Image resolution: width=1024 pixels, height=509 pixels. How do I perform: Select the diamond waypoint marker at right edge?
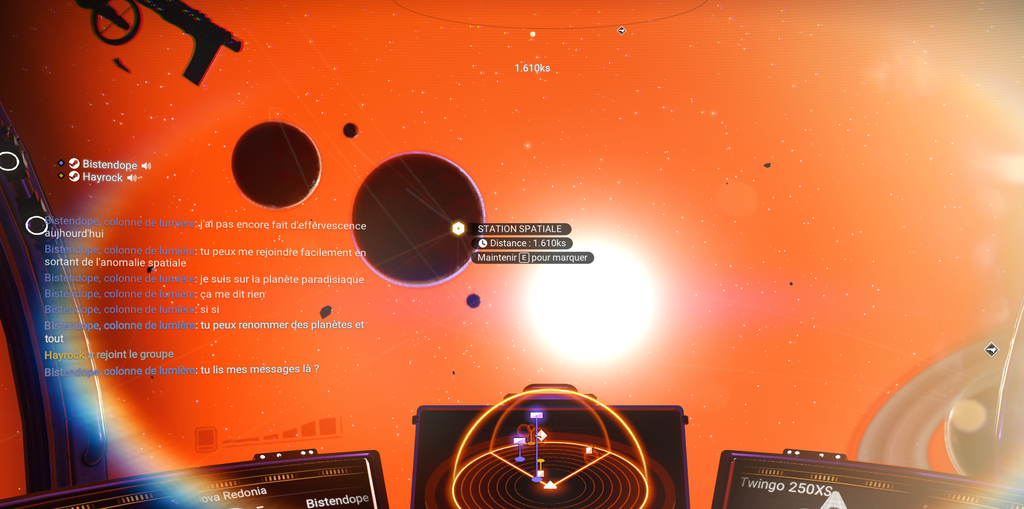(991, 349)
